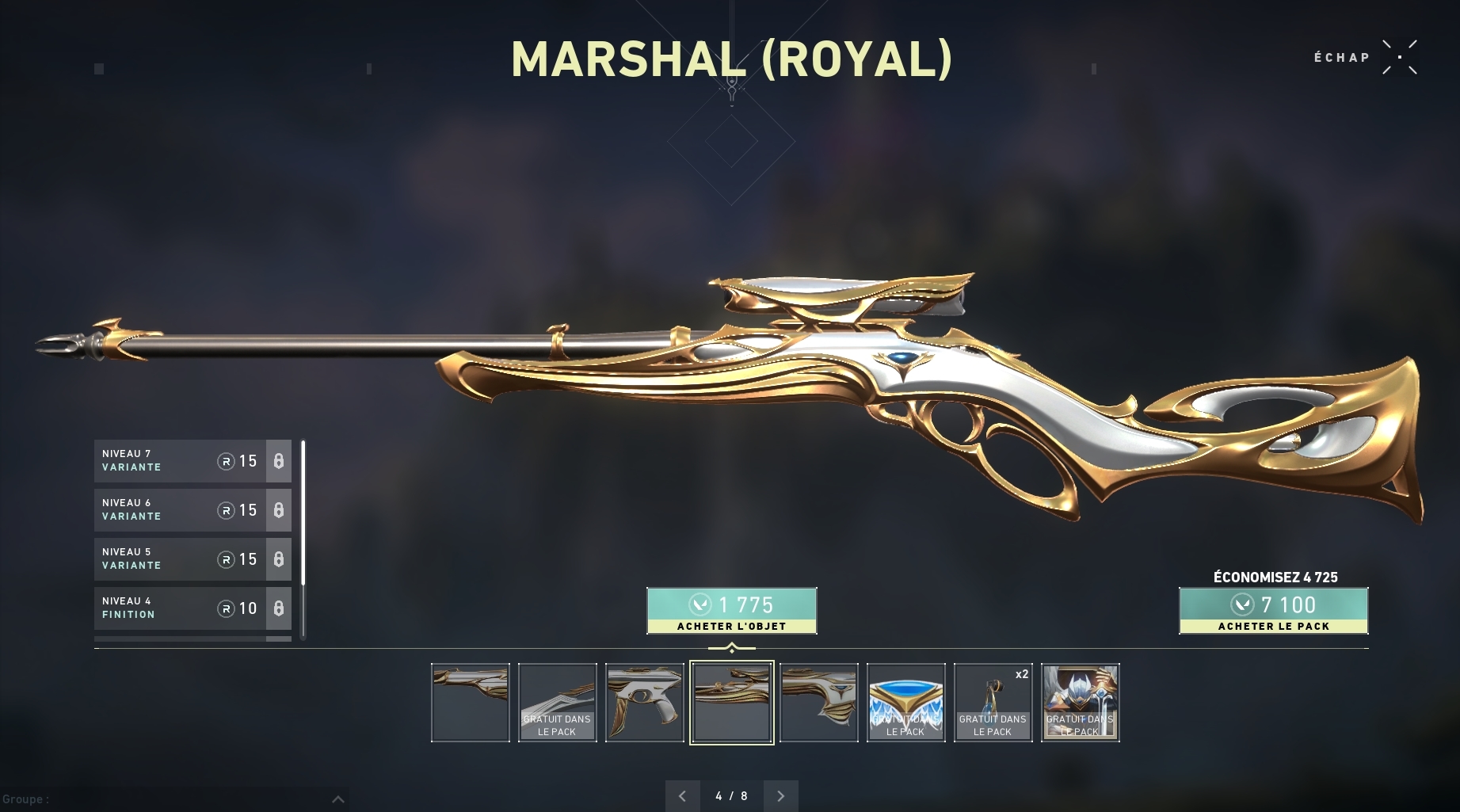1460x812 pixels.
Task: Select the x2 gun buddy thumbnail
Action: [x=993, y=703]
